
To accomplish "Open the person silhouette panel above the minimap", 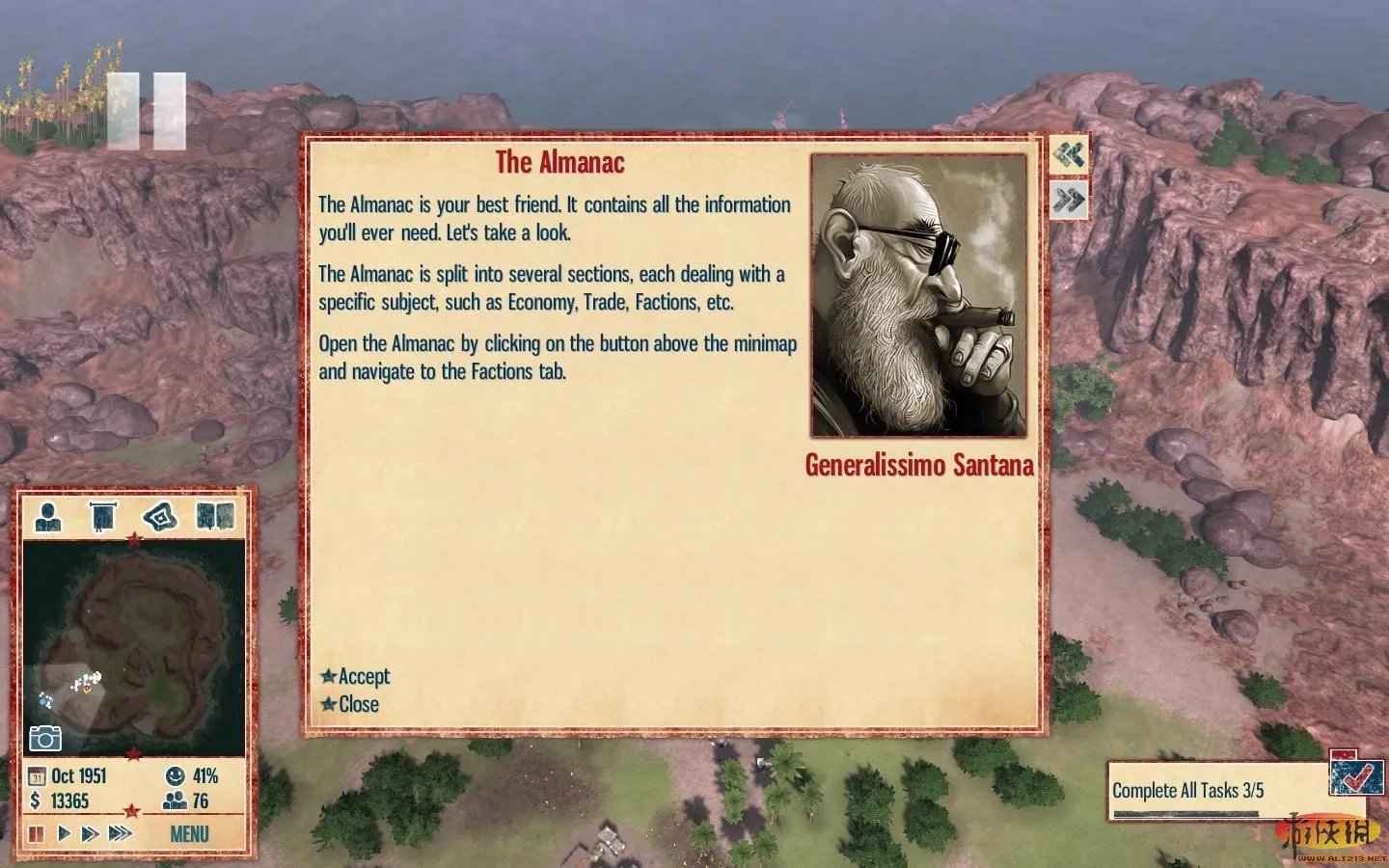I will (48, 517).
